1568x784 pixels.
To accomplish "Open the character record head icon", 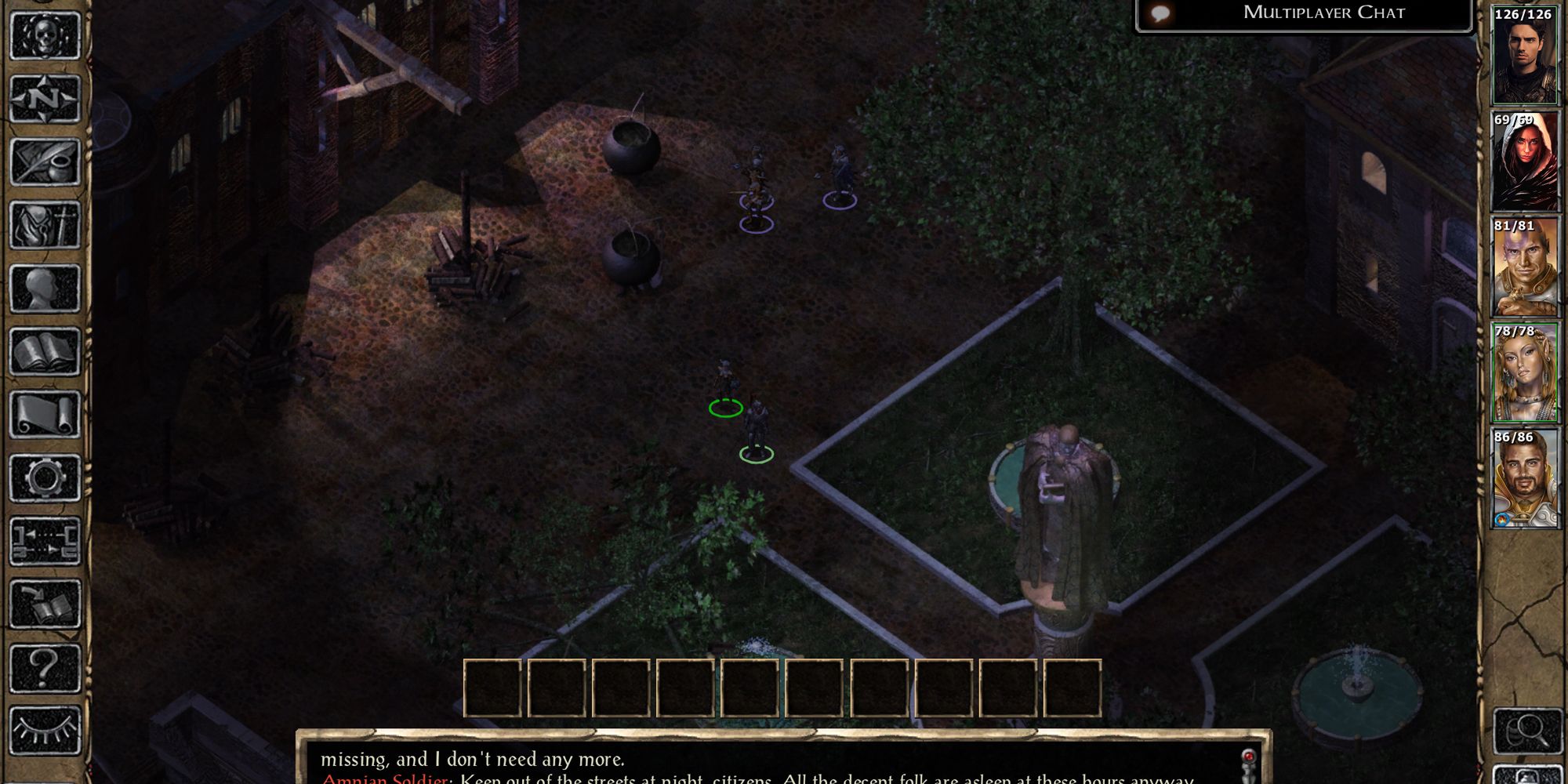I will pos(45,289).
